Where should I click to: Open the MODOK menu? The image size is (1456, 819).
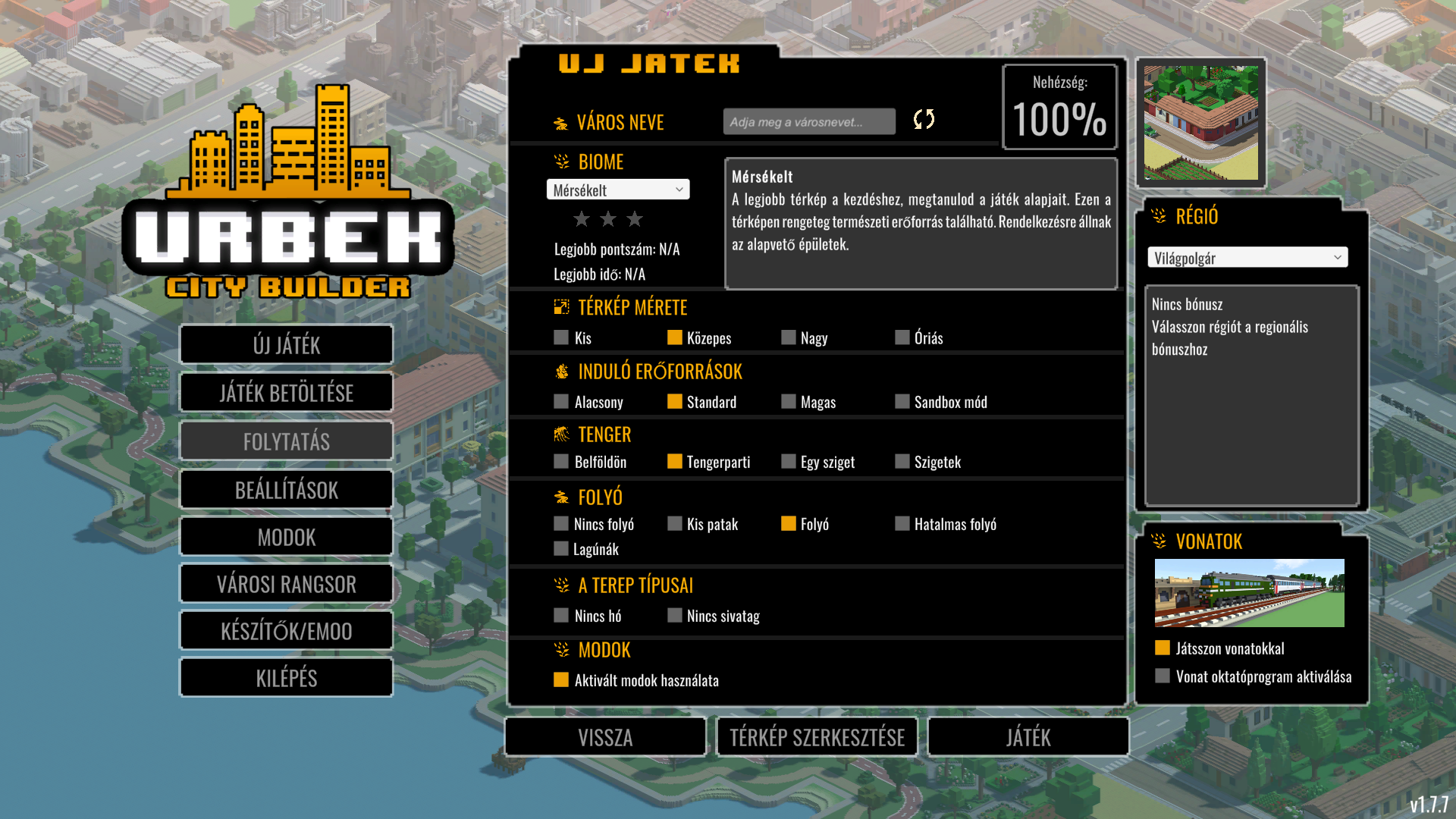pos(286,538)
